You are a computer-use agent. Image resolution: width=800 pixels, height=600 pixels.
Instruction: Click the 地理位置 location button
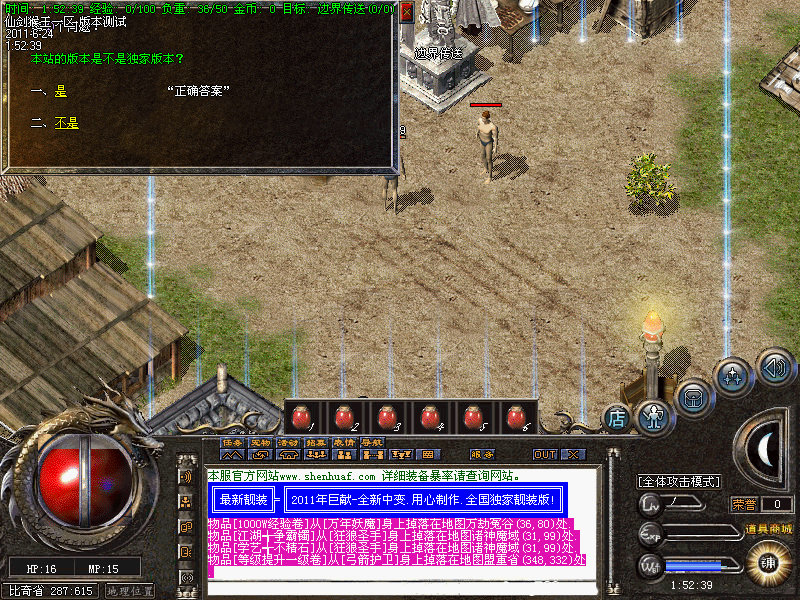click(129, 591)
